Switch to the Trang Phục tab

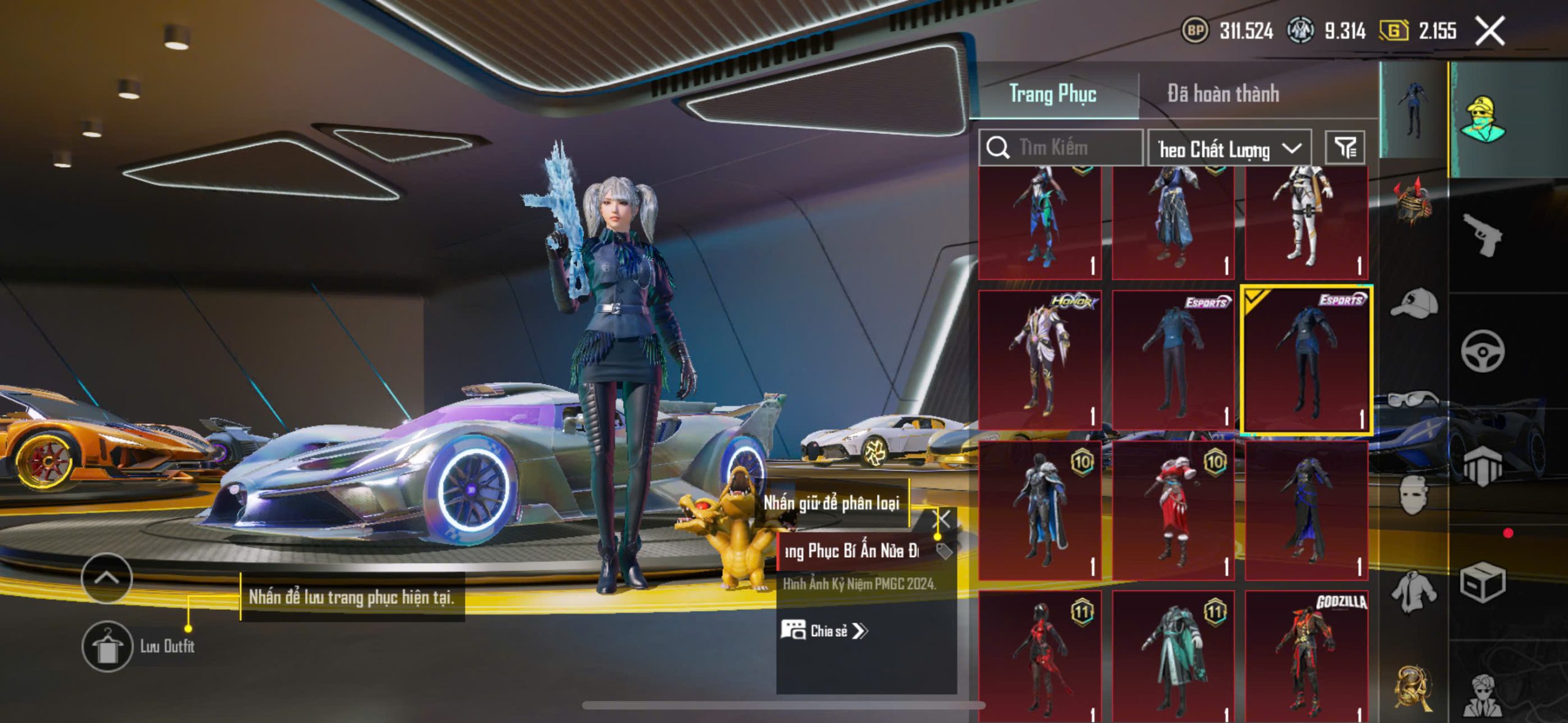[x=1052, y=94]
